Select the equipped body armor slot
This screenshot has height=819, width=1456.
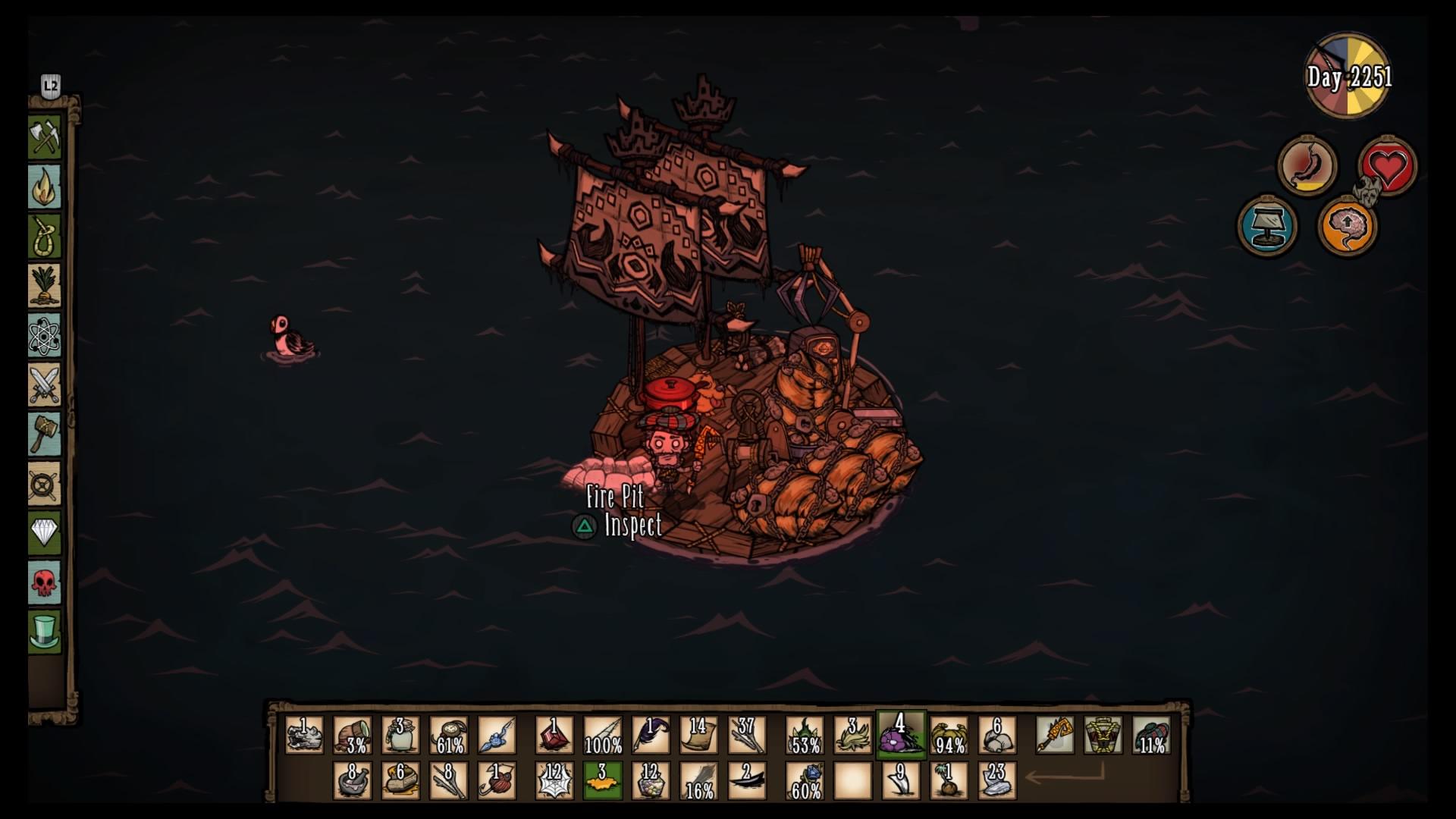(x=1103, y=735)
